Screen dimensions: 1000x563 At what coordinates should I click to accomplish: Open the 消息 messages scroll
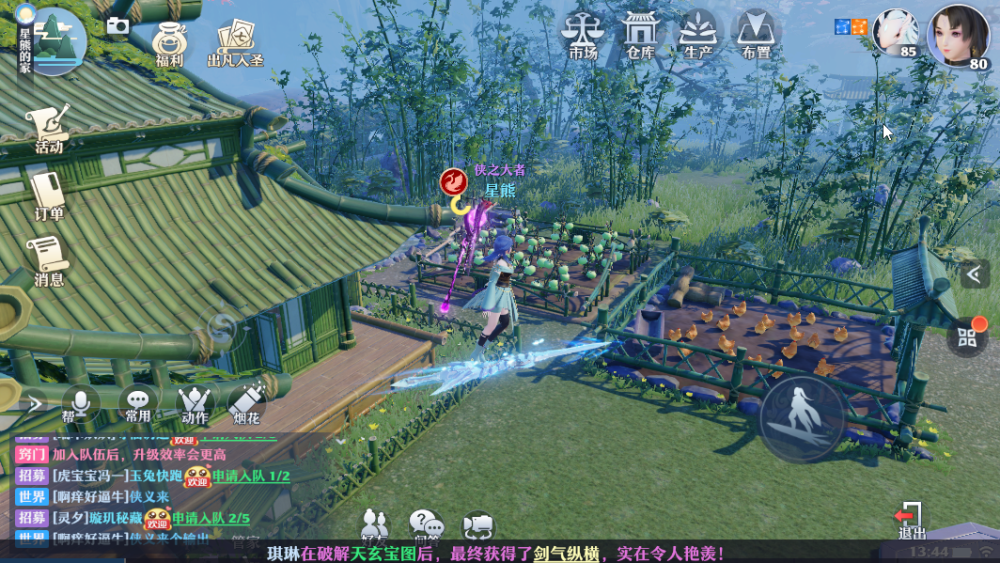coord(48,262)
